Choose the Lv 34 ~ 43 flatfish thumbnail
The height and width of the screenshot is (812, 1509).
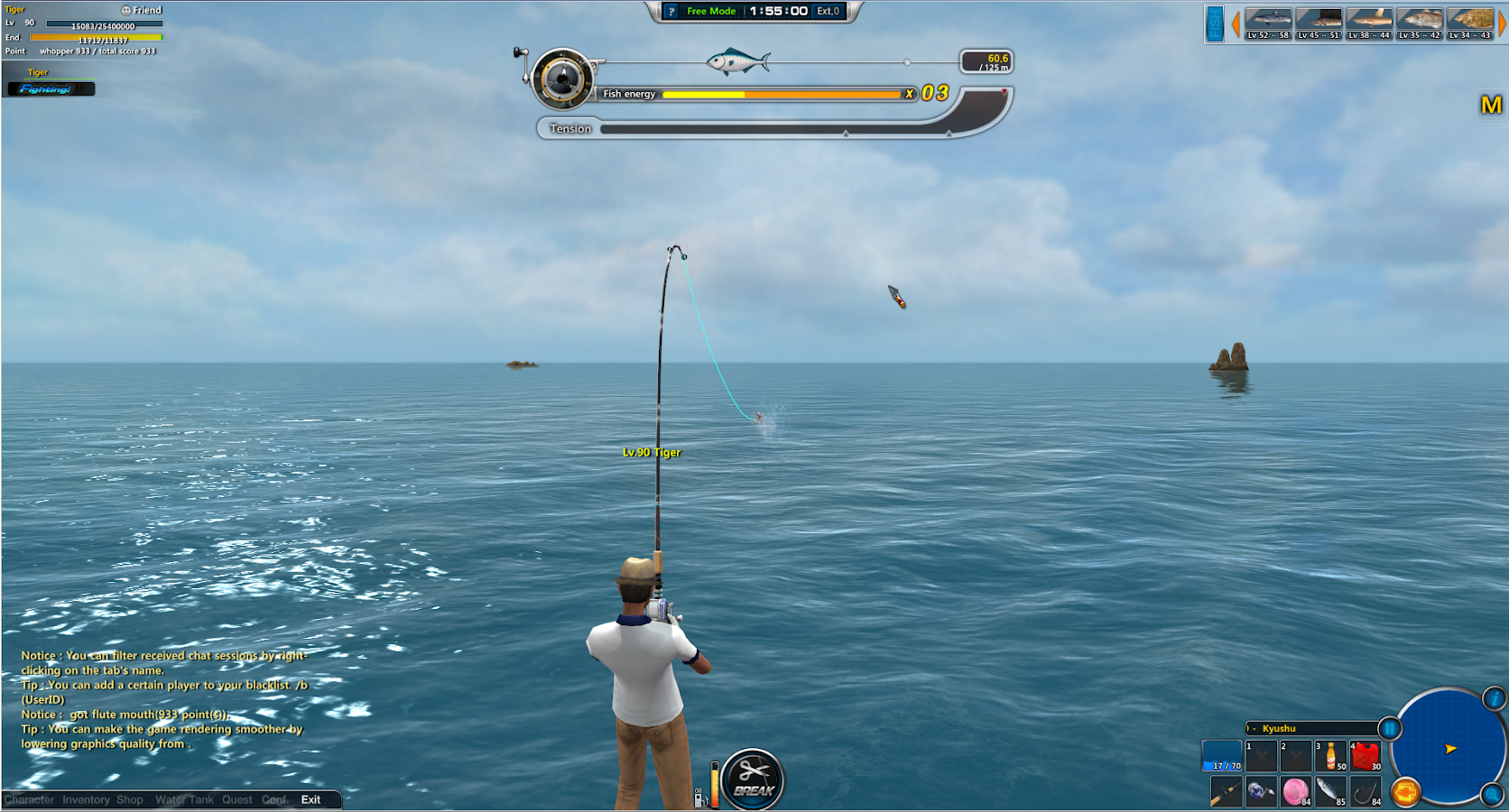click(1470, 23)
